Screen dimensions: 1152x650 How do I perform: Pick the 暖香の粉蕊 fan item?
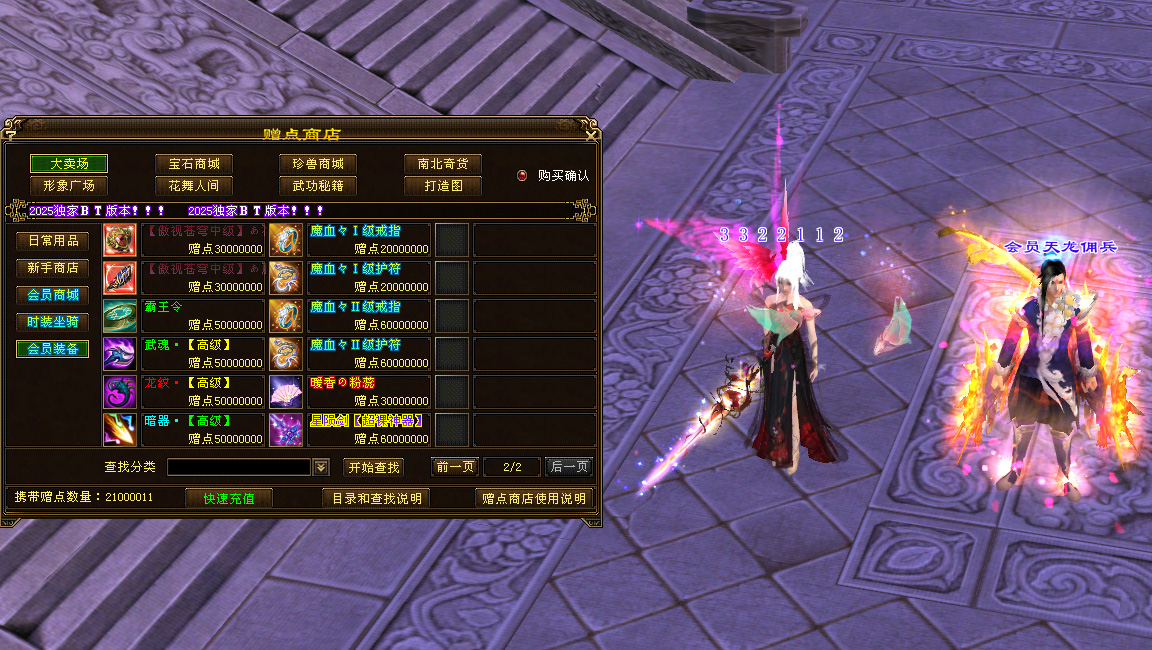[286, 392]
